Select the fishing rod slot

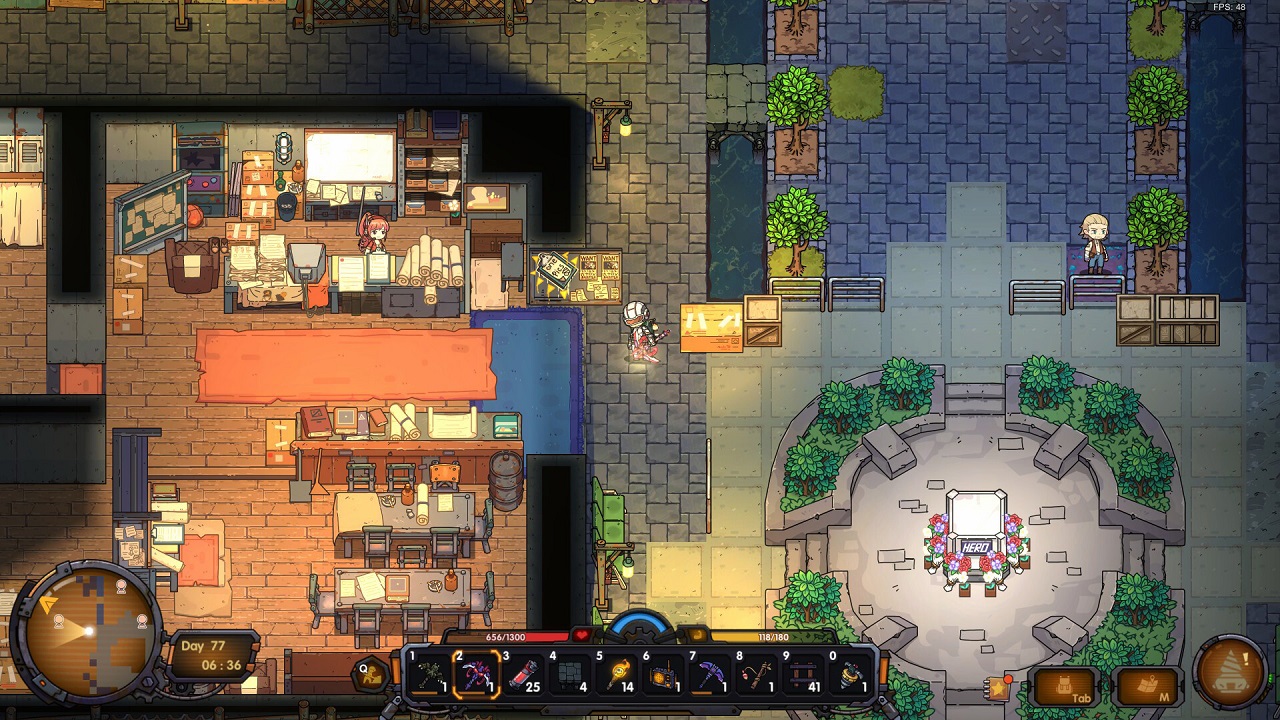(x=758, y=675)
